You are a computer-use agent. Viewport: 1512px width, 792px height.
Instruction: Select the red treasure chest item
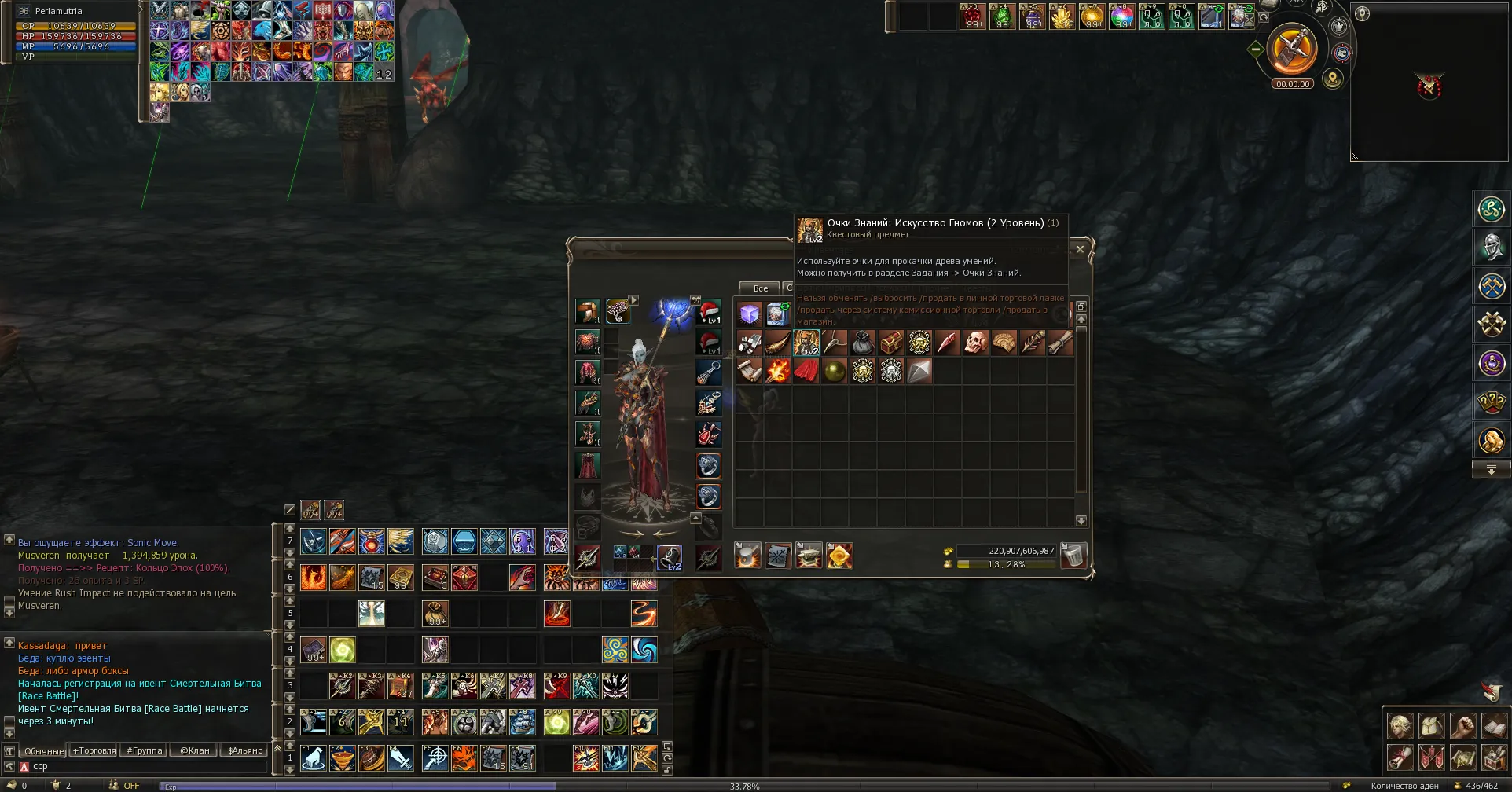(x=891, y=343)
